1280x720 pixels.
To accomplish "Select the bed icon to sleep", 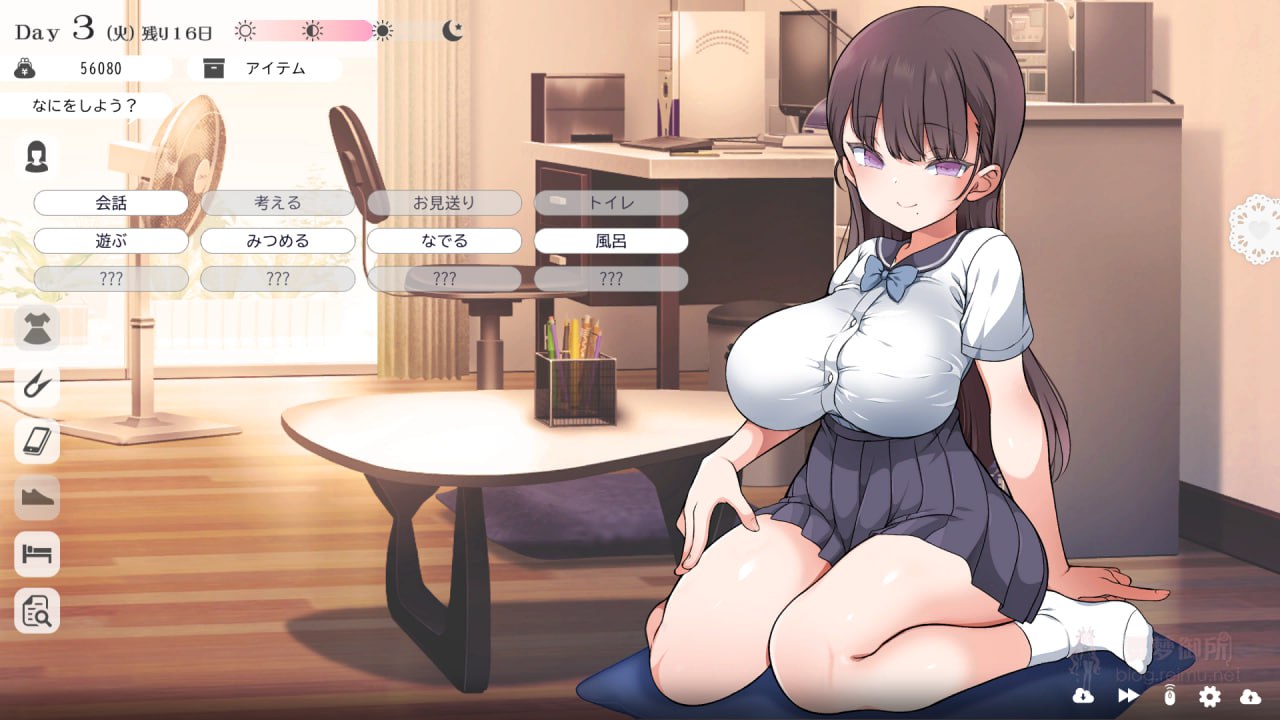I will tap(35, 555).
